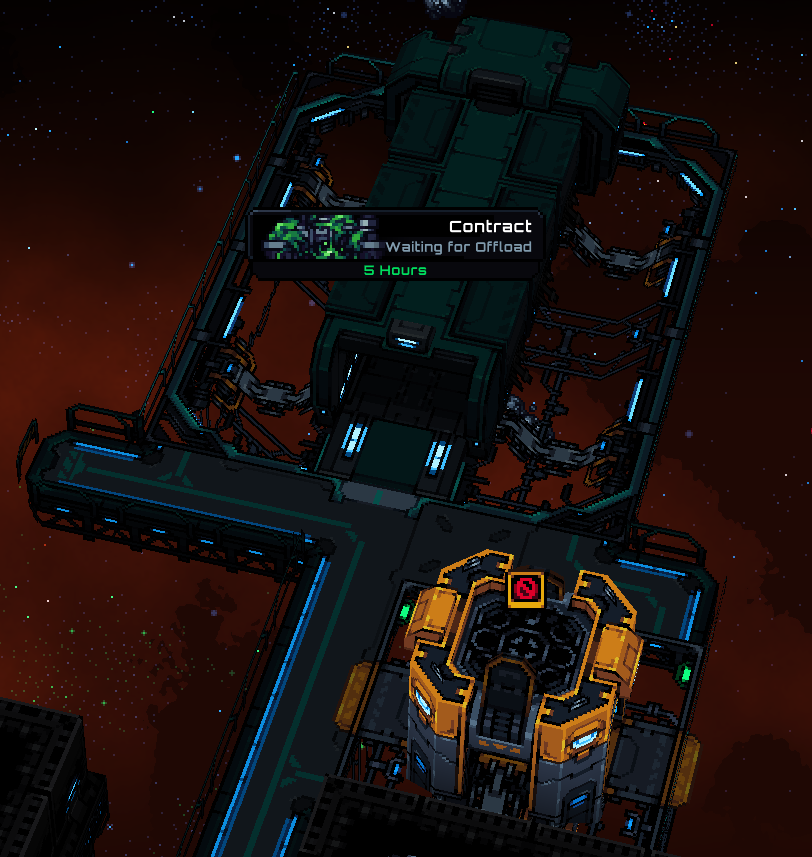Open the Contract waiting for offload panel
The image size is (812, 857).
[x=398, y=243]
